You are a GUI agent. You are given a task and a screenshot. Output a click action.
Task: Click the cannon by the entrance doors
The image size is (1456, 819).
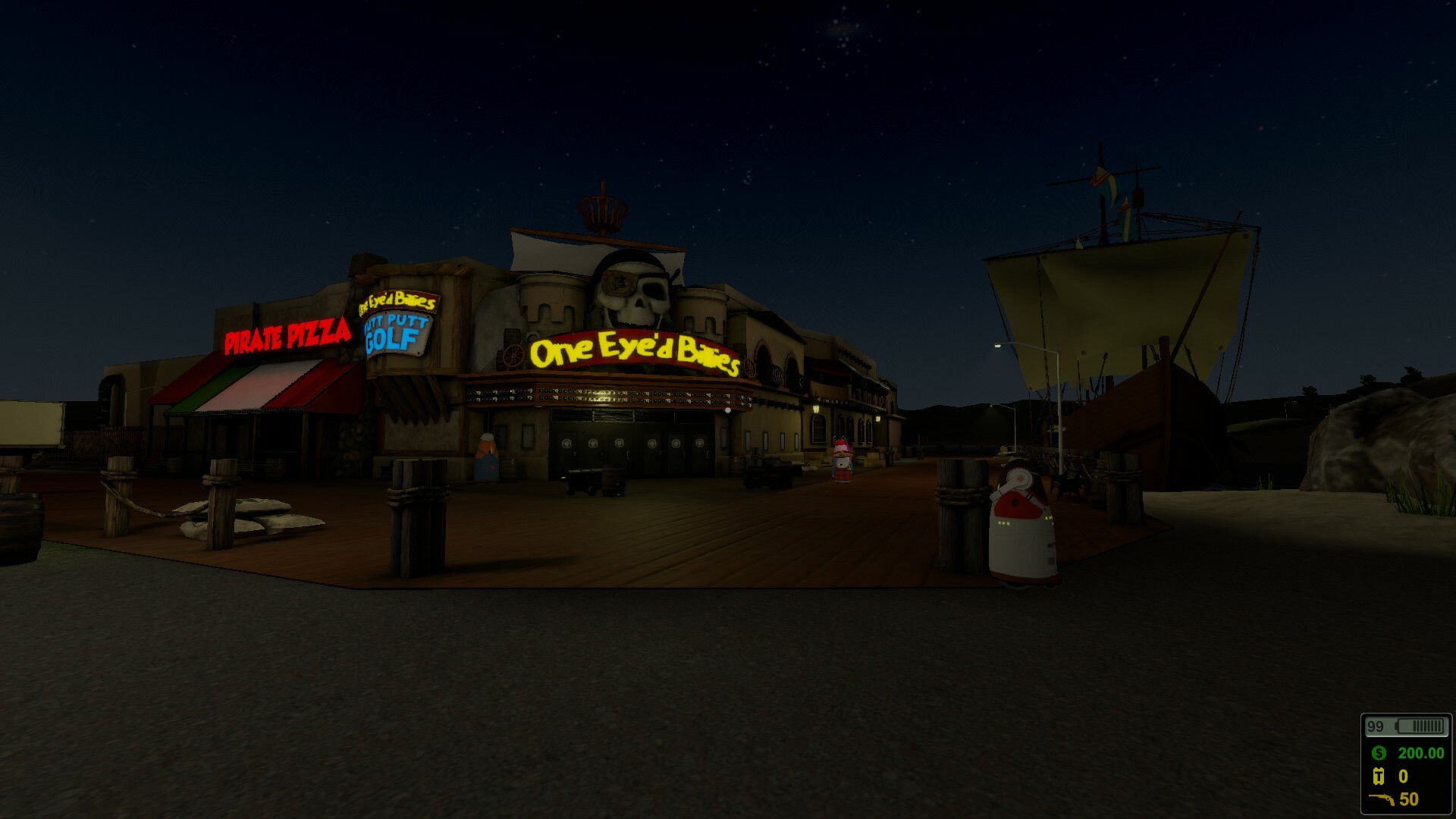click(578, 479)
